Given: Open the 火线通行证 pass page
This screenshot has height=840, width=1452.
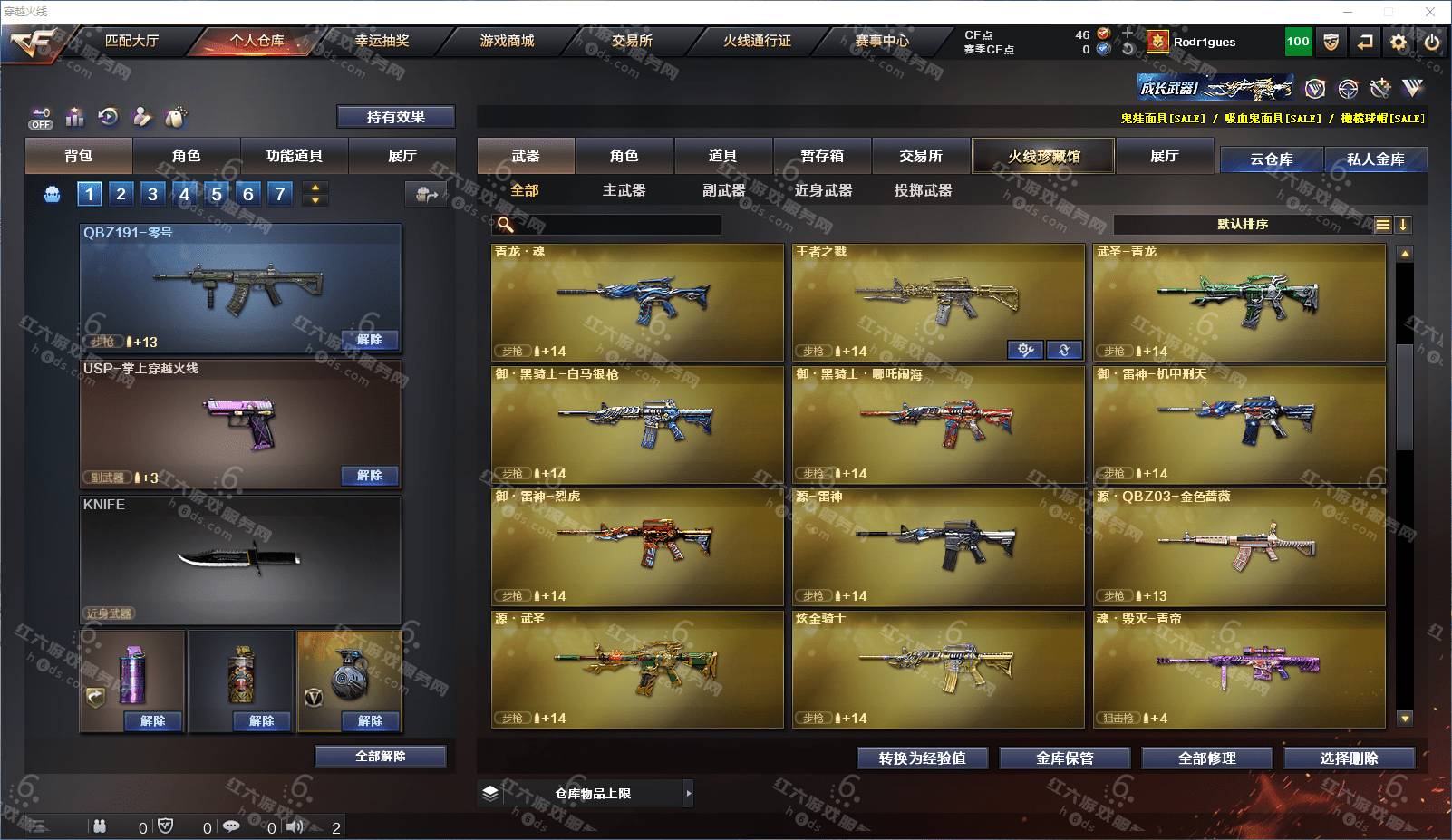Looking at the screenshot, I should coord(757,41).
